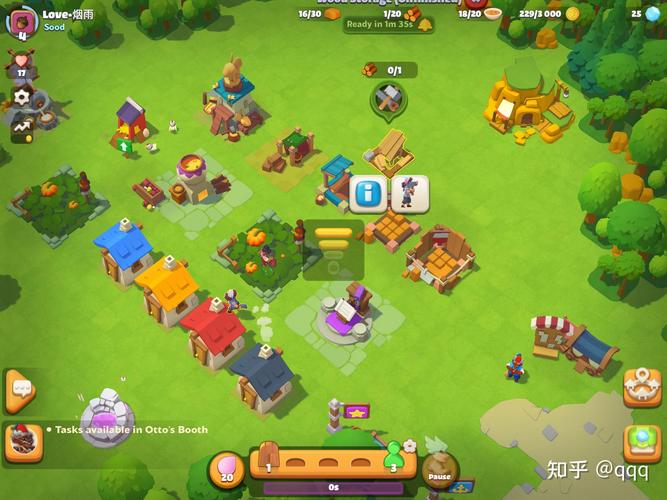Tap the green gem button
Viewport: 667px width, 500px height.
(x=641, y=441)
